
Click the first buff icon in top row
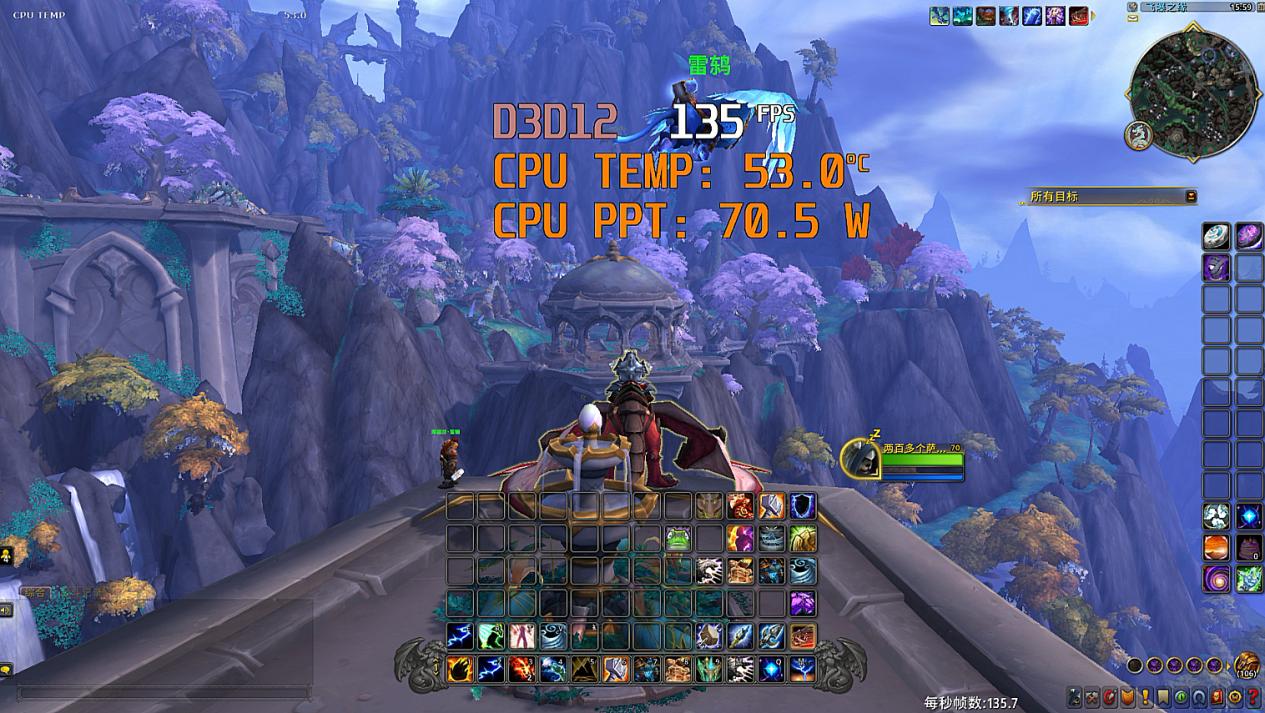(939, 16)
